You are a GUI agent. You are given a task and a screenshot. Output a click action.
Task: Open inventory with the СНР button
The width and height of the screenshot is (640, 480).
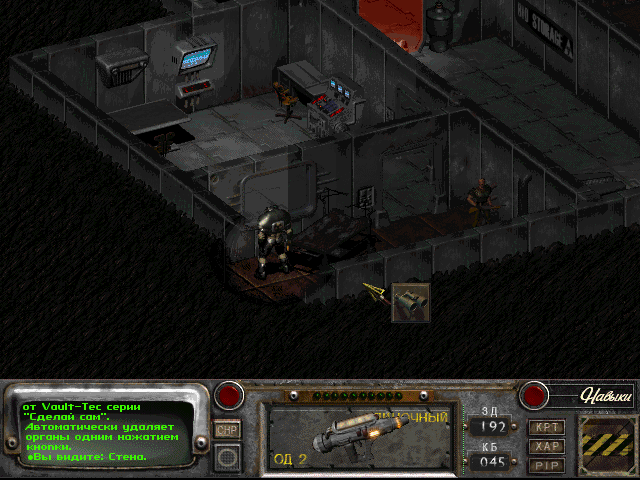tap(227, 429)
